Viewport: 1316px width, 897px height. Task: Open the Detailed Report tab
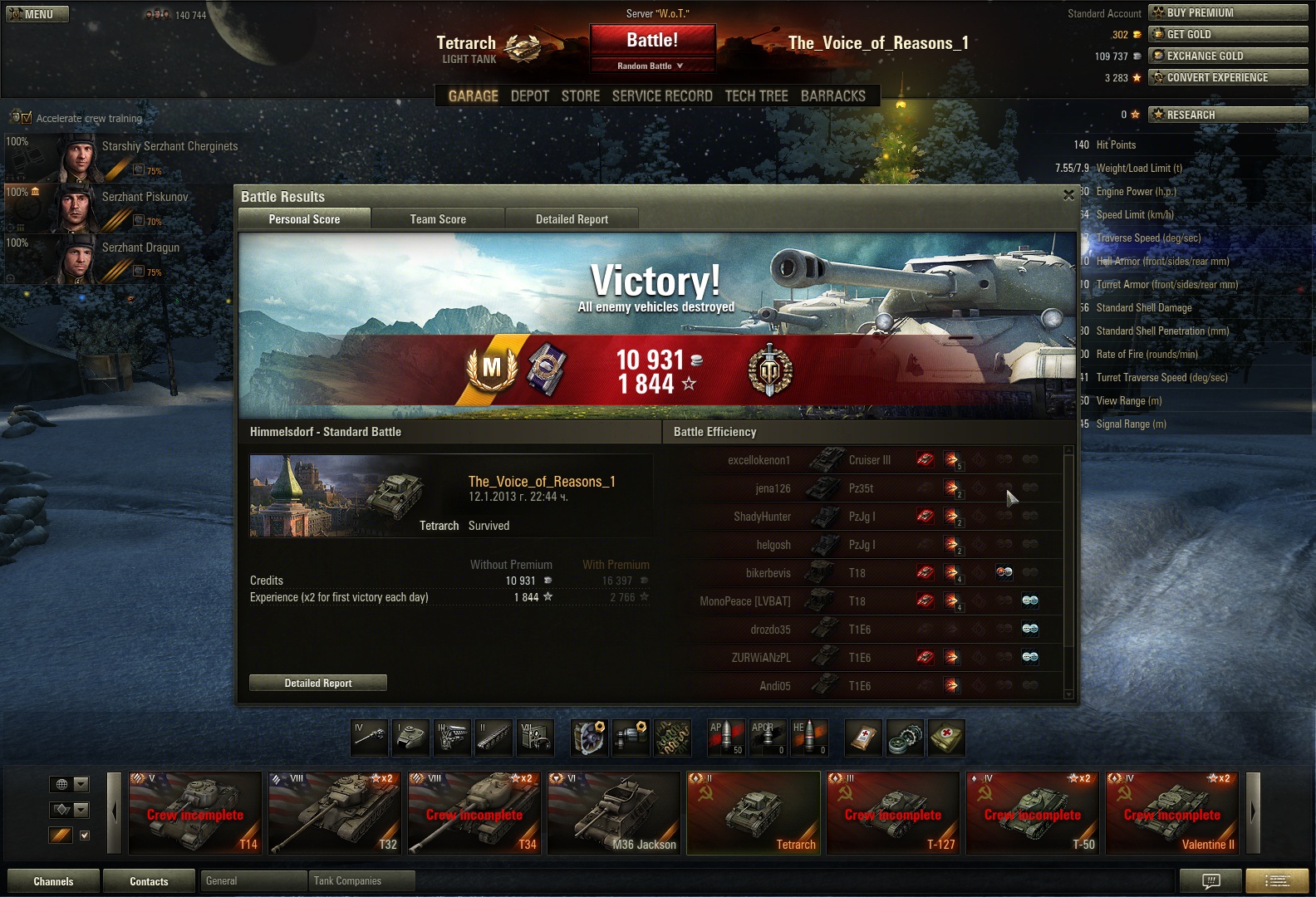click(572, 219)
